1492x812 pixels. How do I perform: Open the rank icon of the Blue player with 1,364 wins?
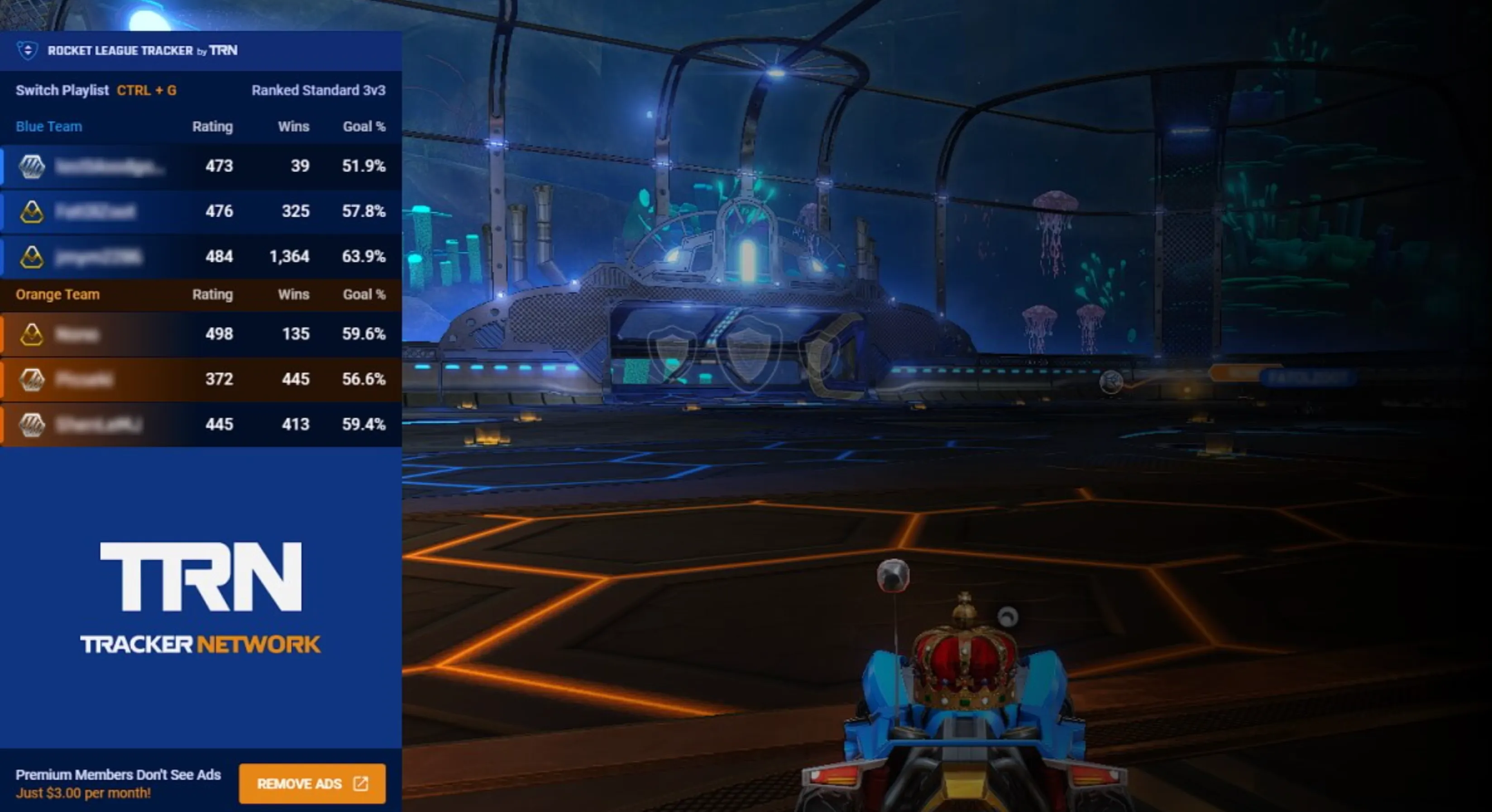[33, 256]
